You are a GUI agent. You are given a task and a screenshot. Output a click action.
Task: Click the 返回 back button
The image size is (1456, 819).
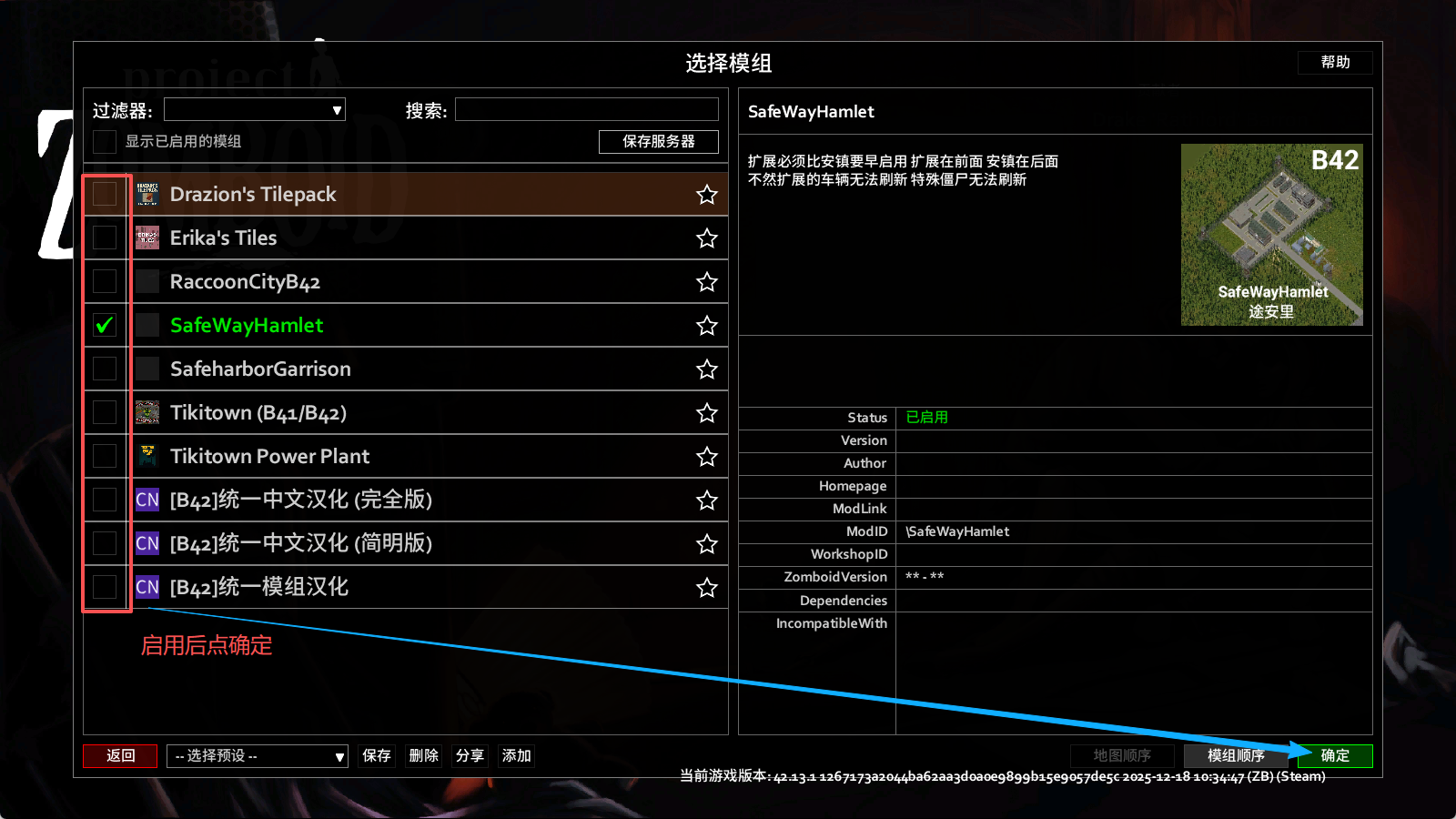[120, 755]
